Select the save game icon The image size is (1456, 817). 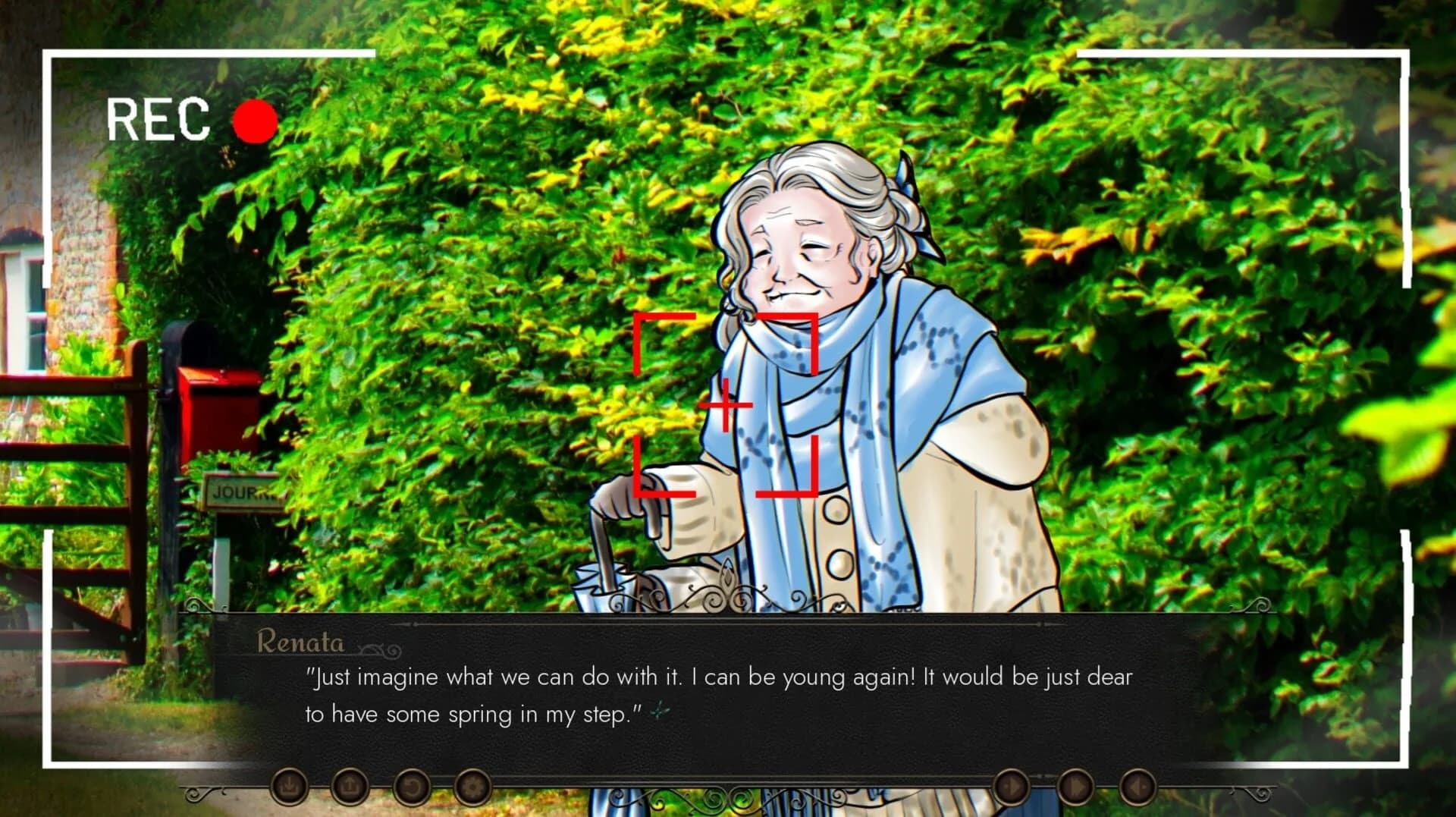290,786
